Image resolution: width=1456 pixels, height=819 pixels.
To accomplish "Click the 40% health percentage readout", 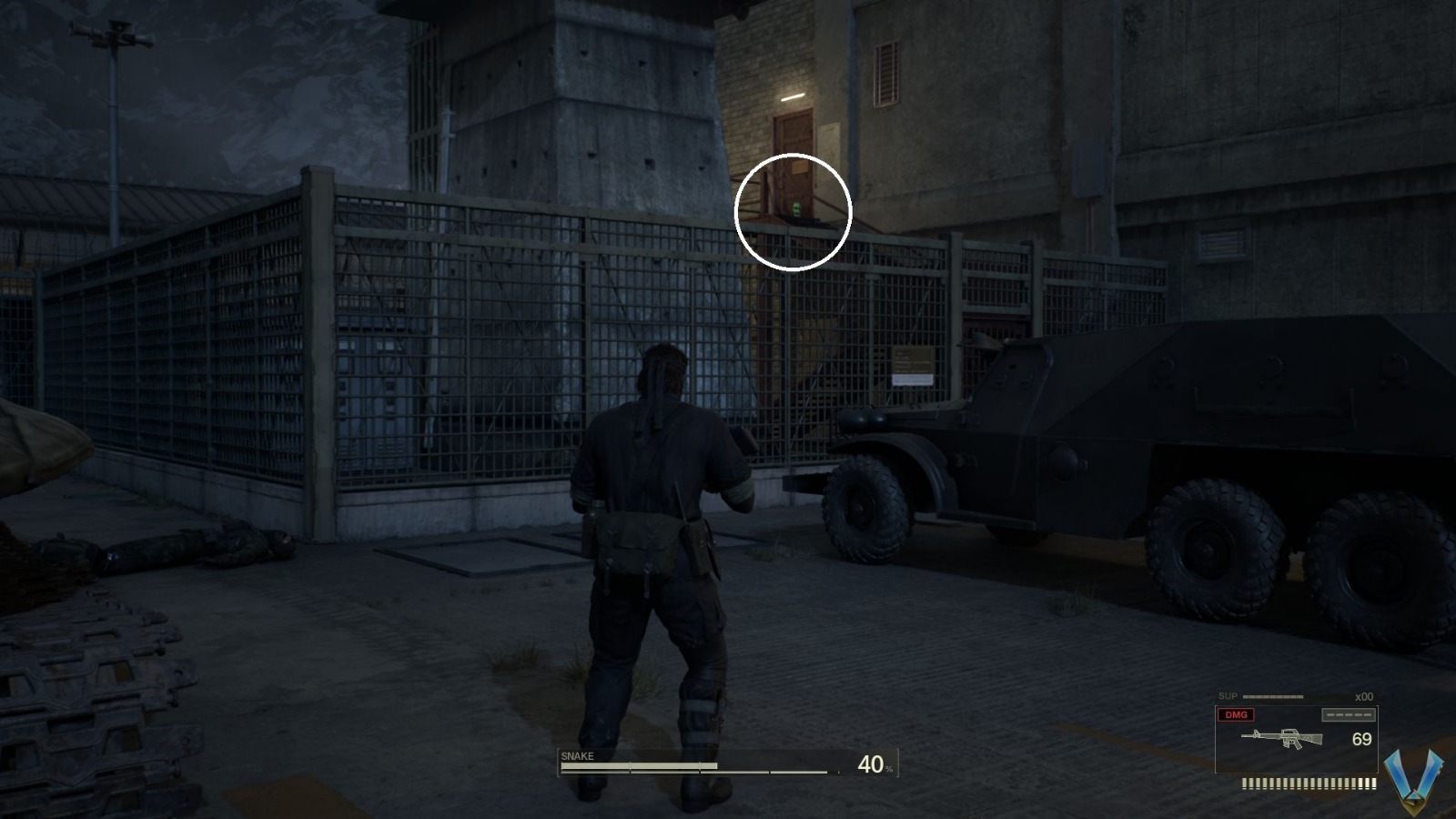I will (x=872, y=763).
